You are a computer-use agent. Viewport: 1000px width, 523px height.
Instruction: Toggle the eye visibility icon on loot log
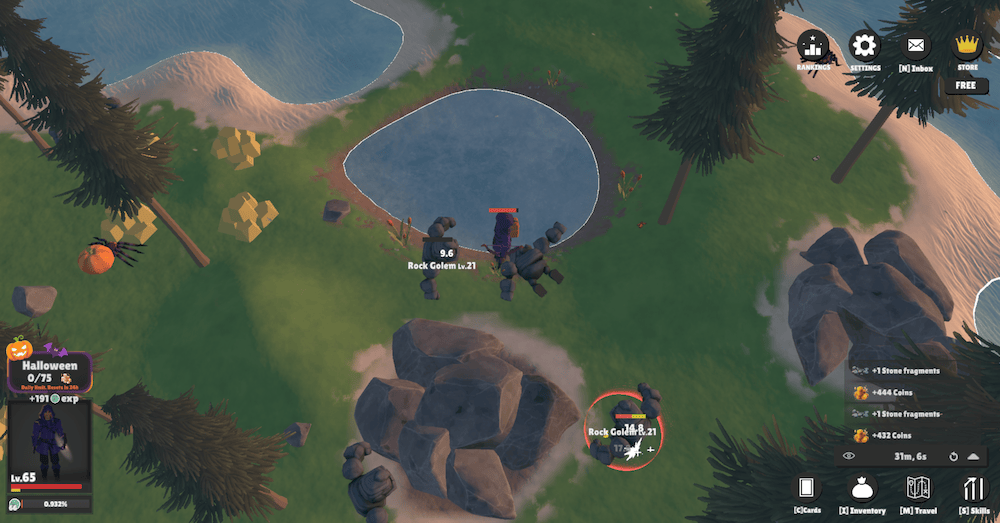[850, 456]
